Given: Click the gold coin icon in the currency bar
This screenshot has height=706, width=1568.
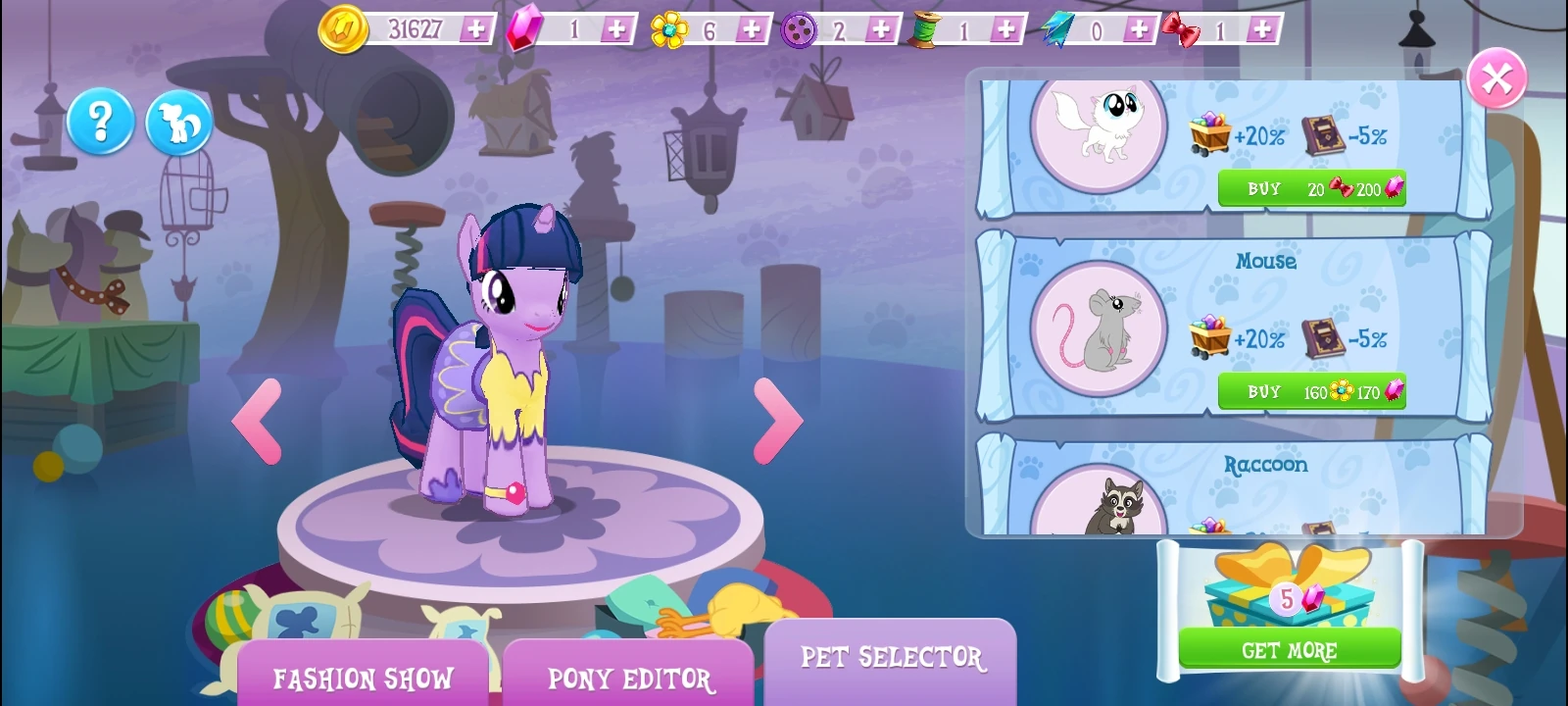Looking at the screenshot, I should pos(345,28).
